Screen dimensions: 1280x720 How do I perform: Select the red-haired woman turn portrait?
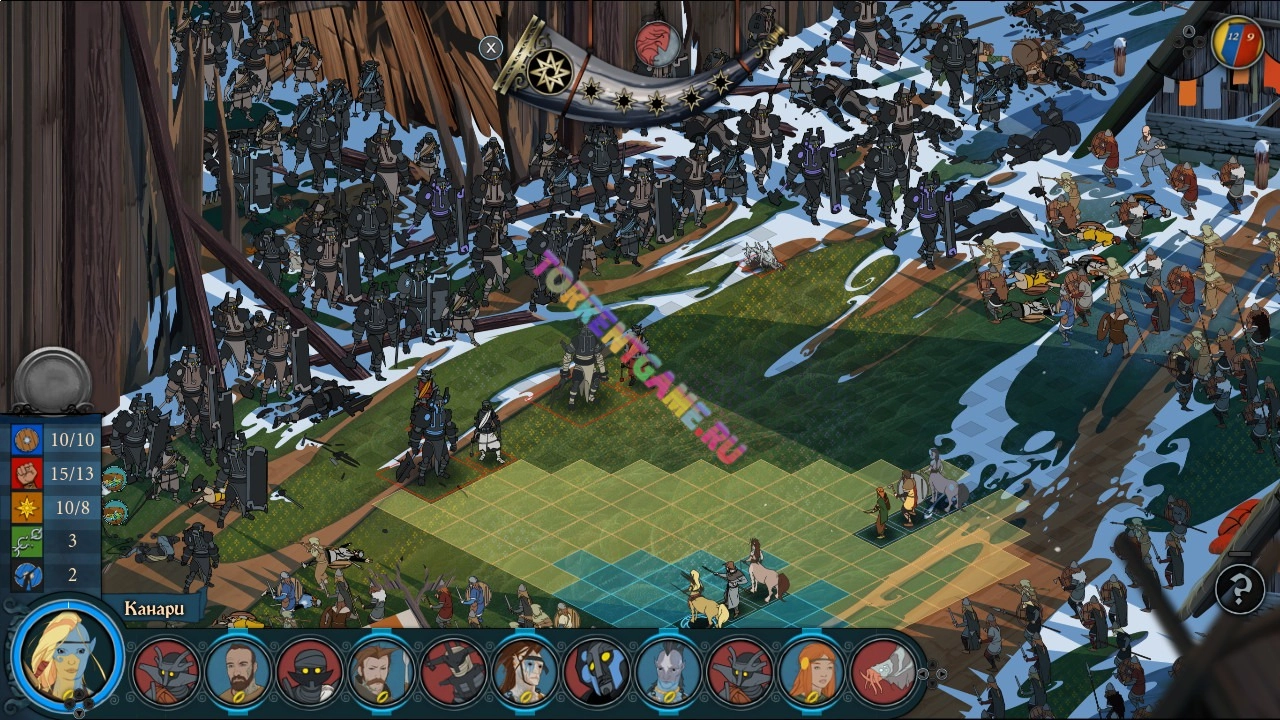coord(812,671)
